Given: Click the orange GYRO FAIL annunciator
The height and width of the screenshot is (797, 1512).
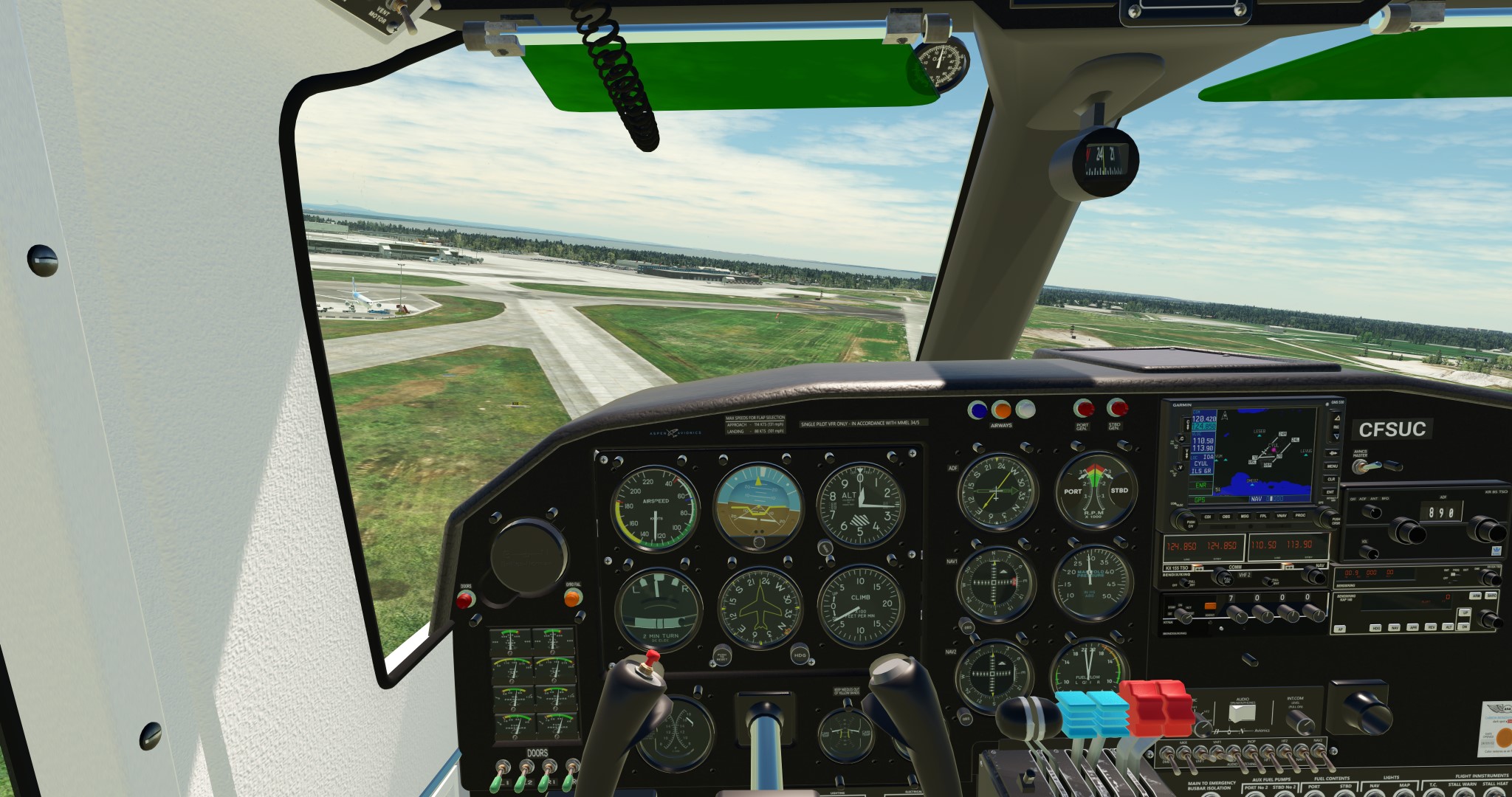Looking at the screenshot, I should 573,598.
